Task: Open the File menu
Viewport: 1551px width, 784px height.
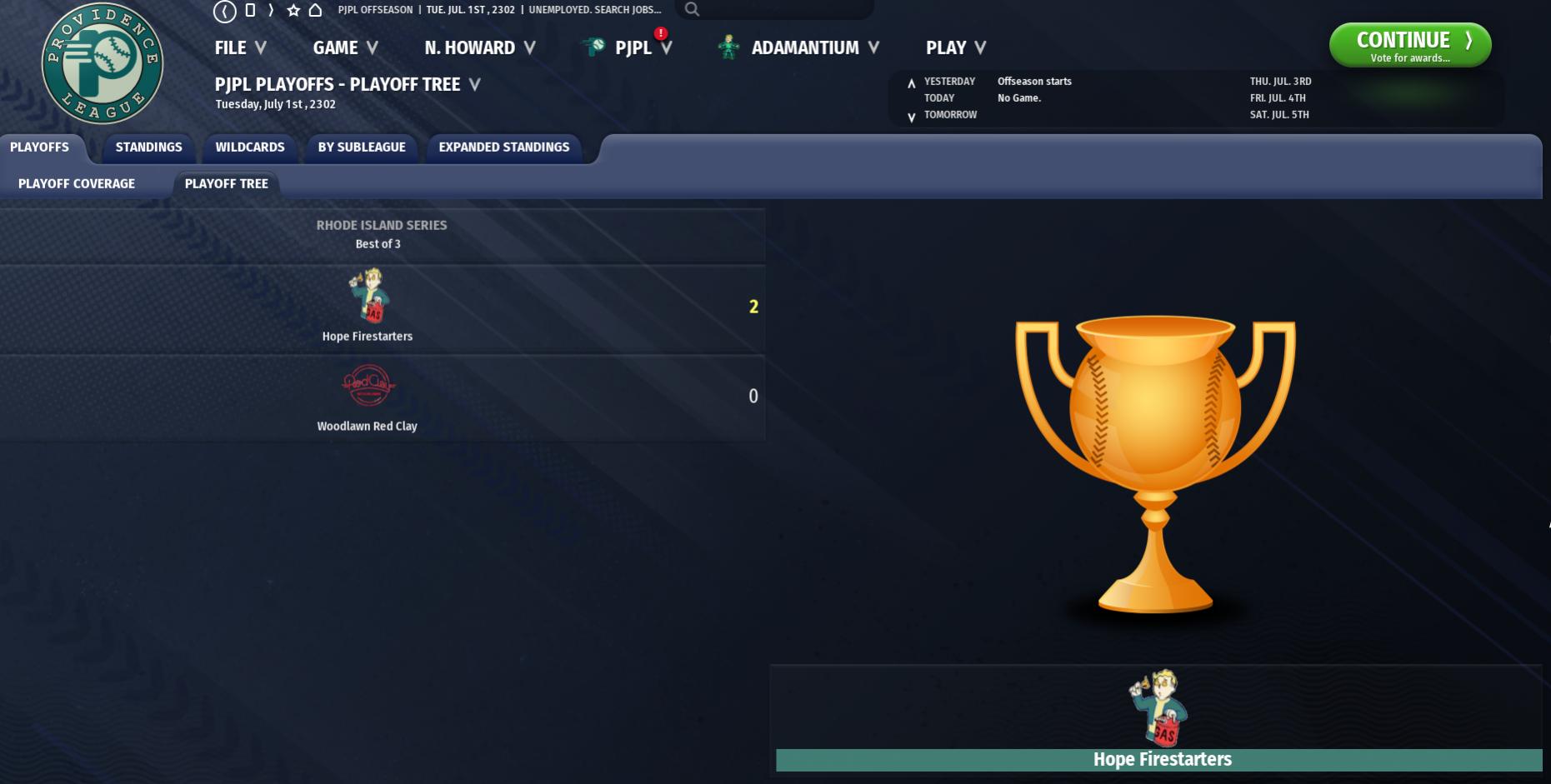Action: pyautogui.click(x=240, y=48)
